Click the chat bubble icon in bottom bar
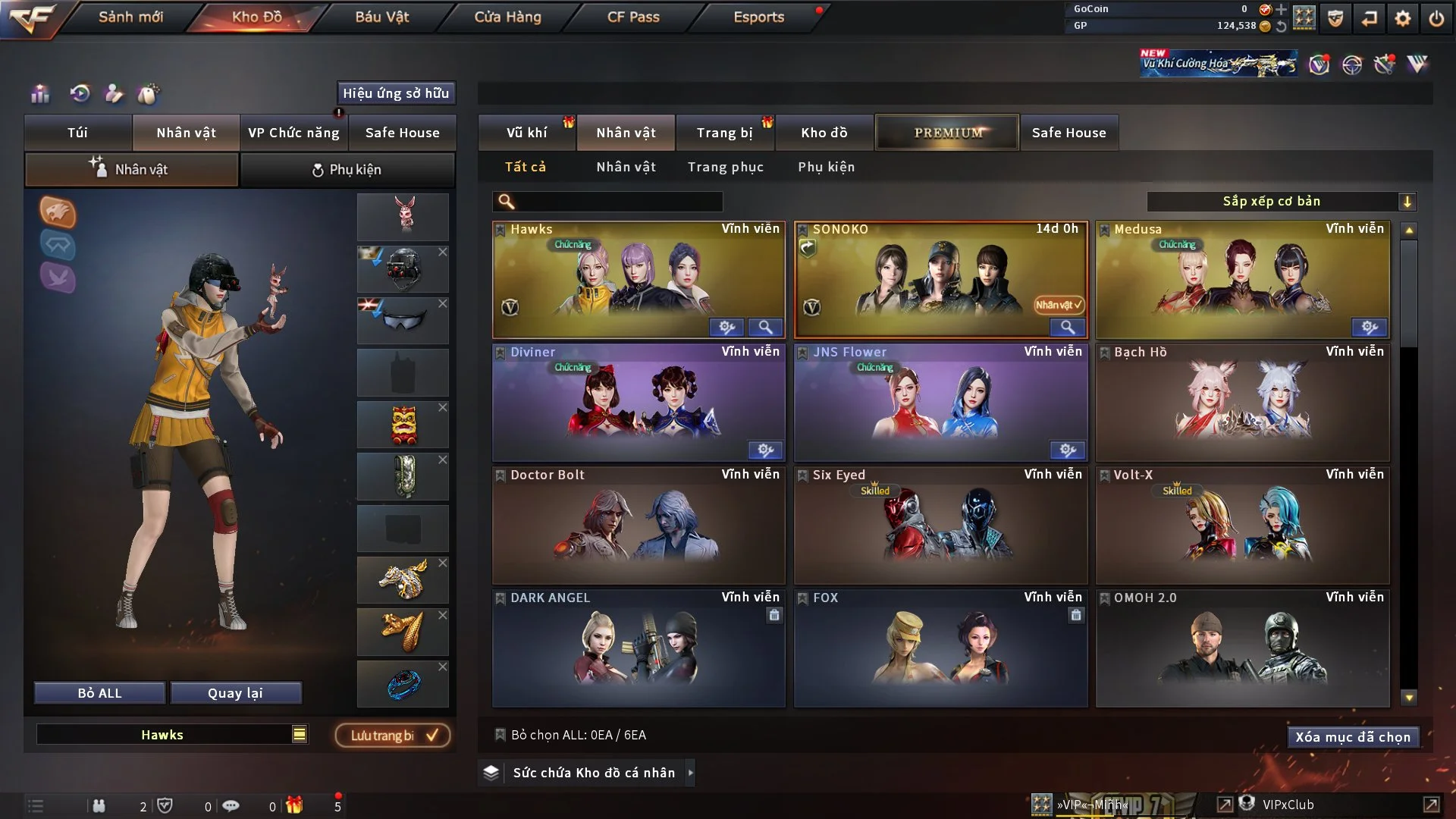The image size is (1456, 819). pos(231,805)
